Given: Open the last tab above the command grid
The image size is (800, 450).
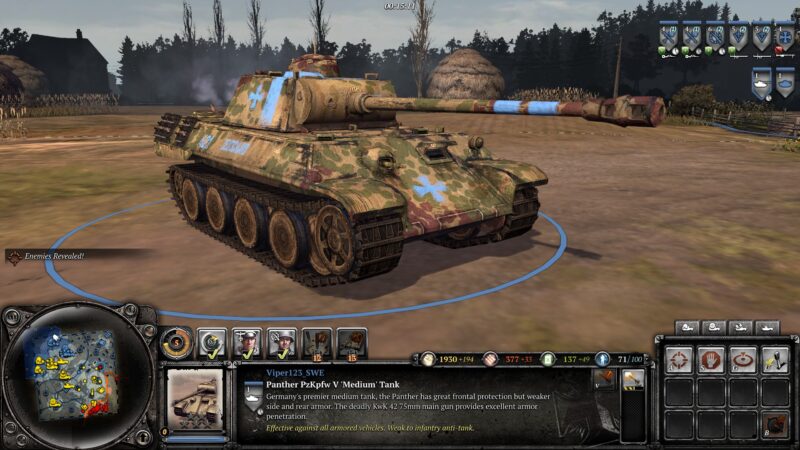Looking at the screenshot, I should click(766, 327).
